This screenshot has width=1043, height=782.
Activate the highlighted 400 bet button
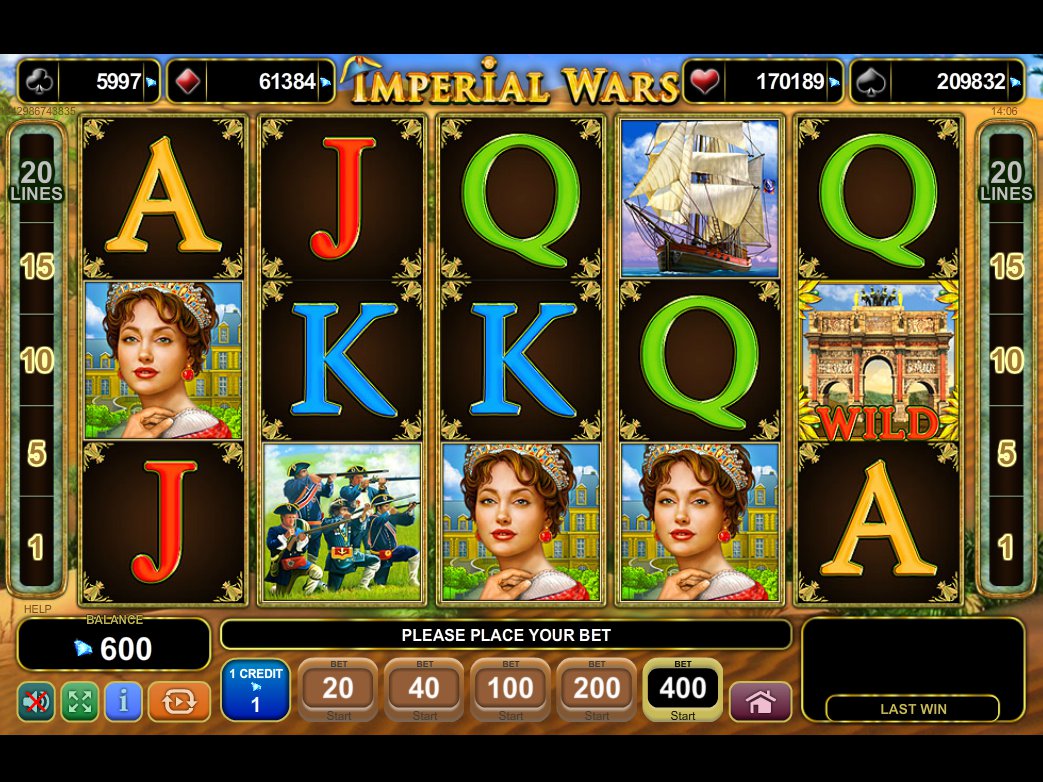683,689
